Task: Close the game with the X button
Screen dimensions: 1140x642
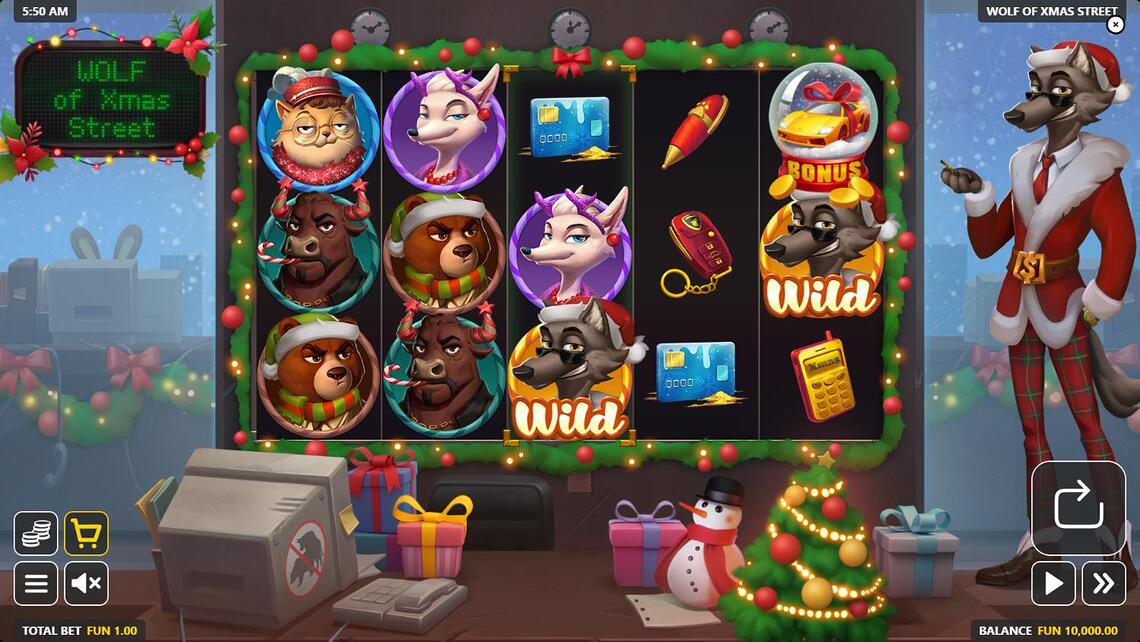Action: (x=1115, y=26)
